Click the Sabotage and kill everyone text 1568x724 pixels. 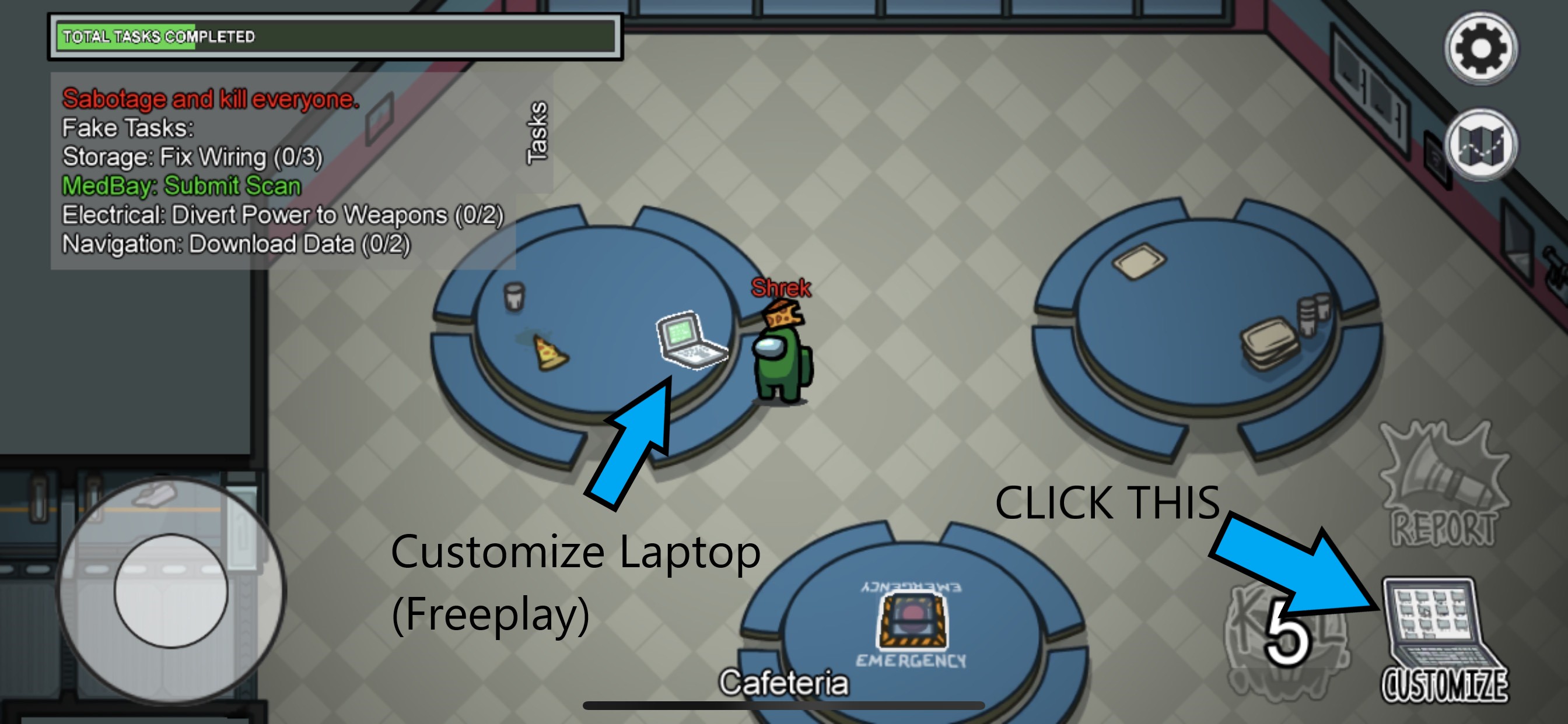[x=210, y=99]
